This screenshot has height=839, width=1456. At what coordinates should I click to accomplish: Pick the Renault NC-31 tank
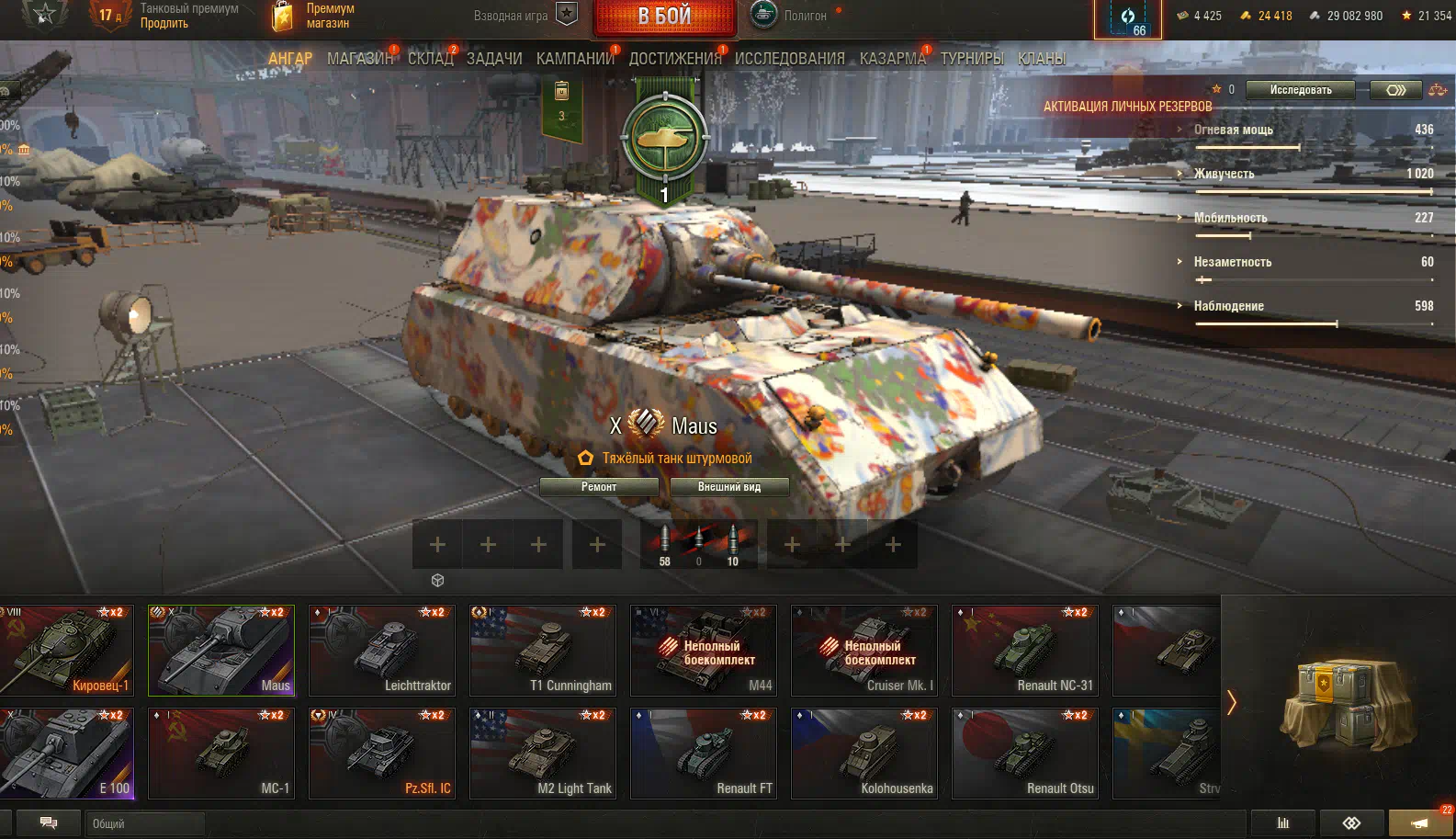click(1025, 650)
